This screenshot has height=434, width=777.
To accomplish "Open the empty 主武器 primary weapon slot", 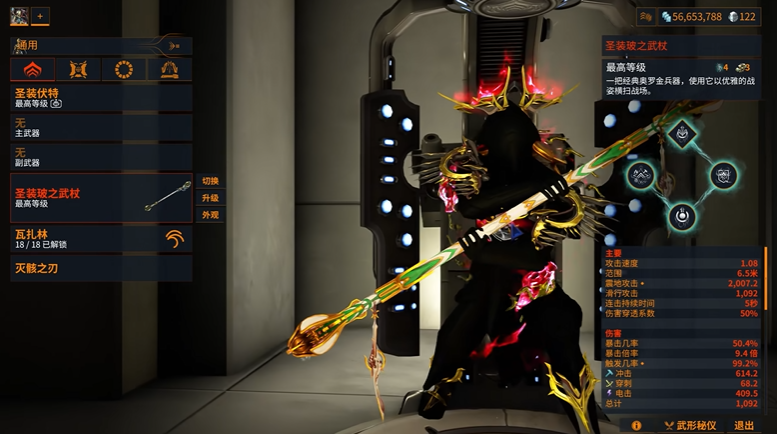I will click(100, 127).
